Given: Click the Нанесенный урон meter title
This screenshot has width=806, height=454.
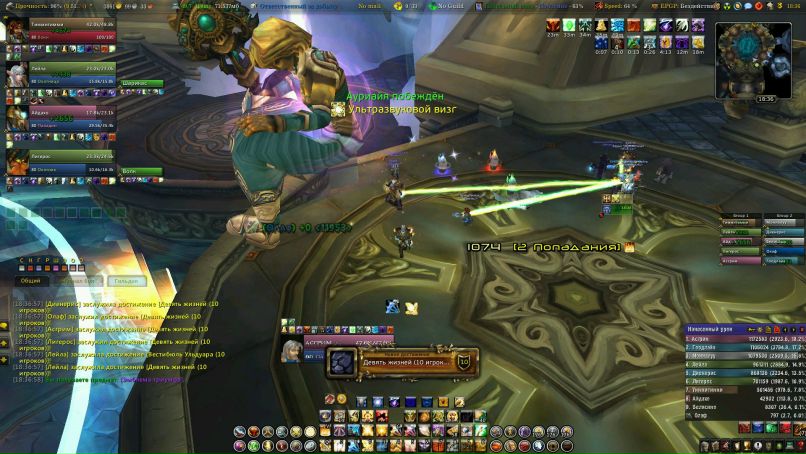Looking at the screenshot, I should pos(715,329).
